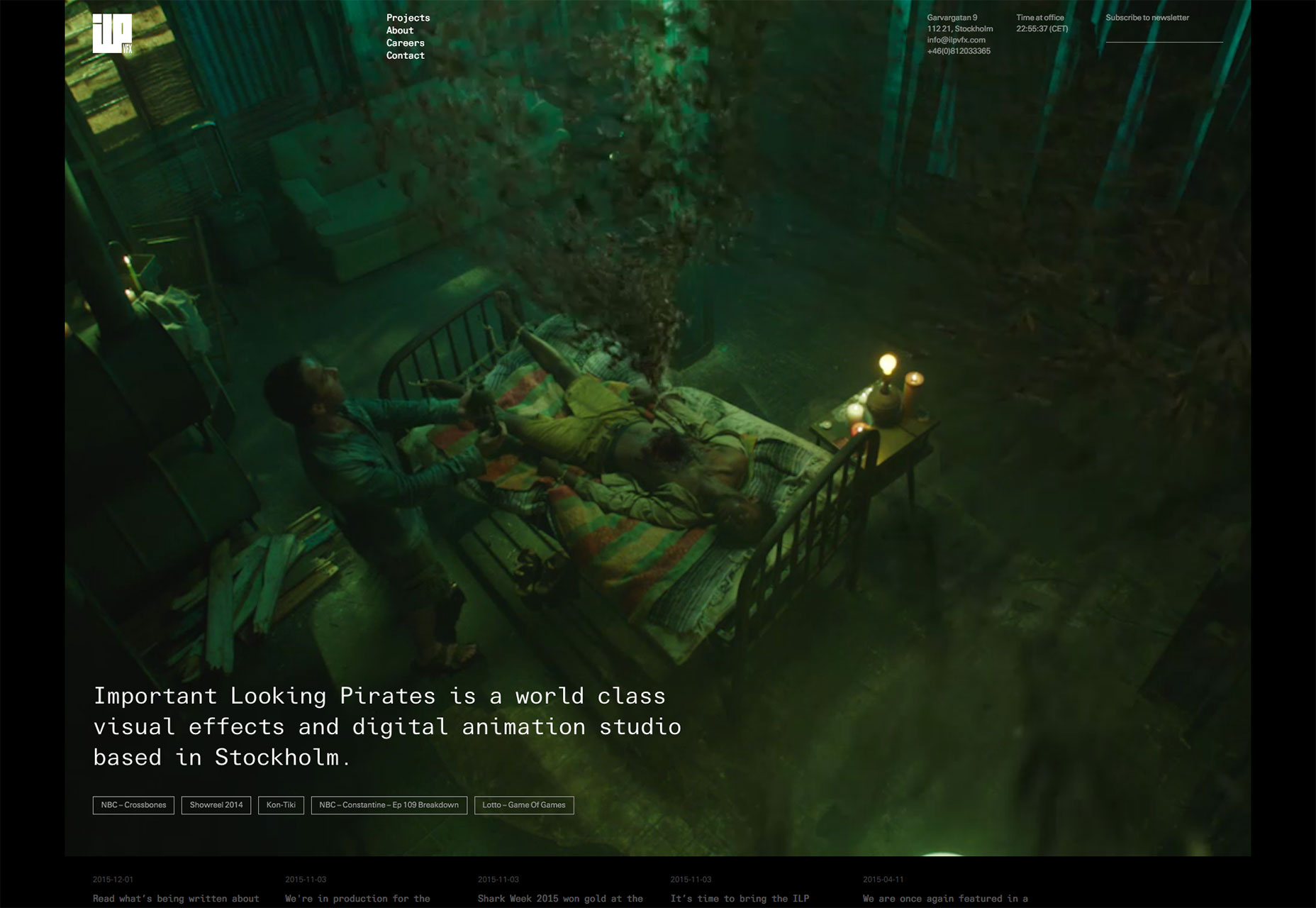Open the Careers page
Image resolution: width=1316 pixels, height=908 pixels.
click(x=405, y=43)
